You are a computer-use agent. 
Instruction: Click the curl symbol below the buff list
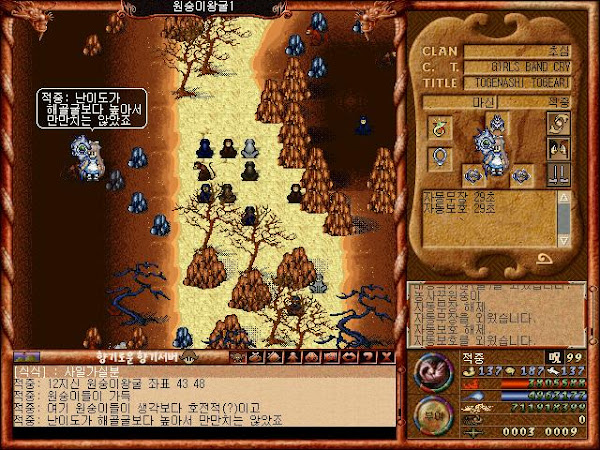click(546, 258)
